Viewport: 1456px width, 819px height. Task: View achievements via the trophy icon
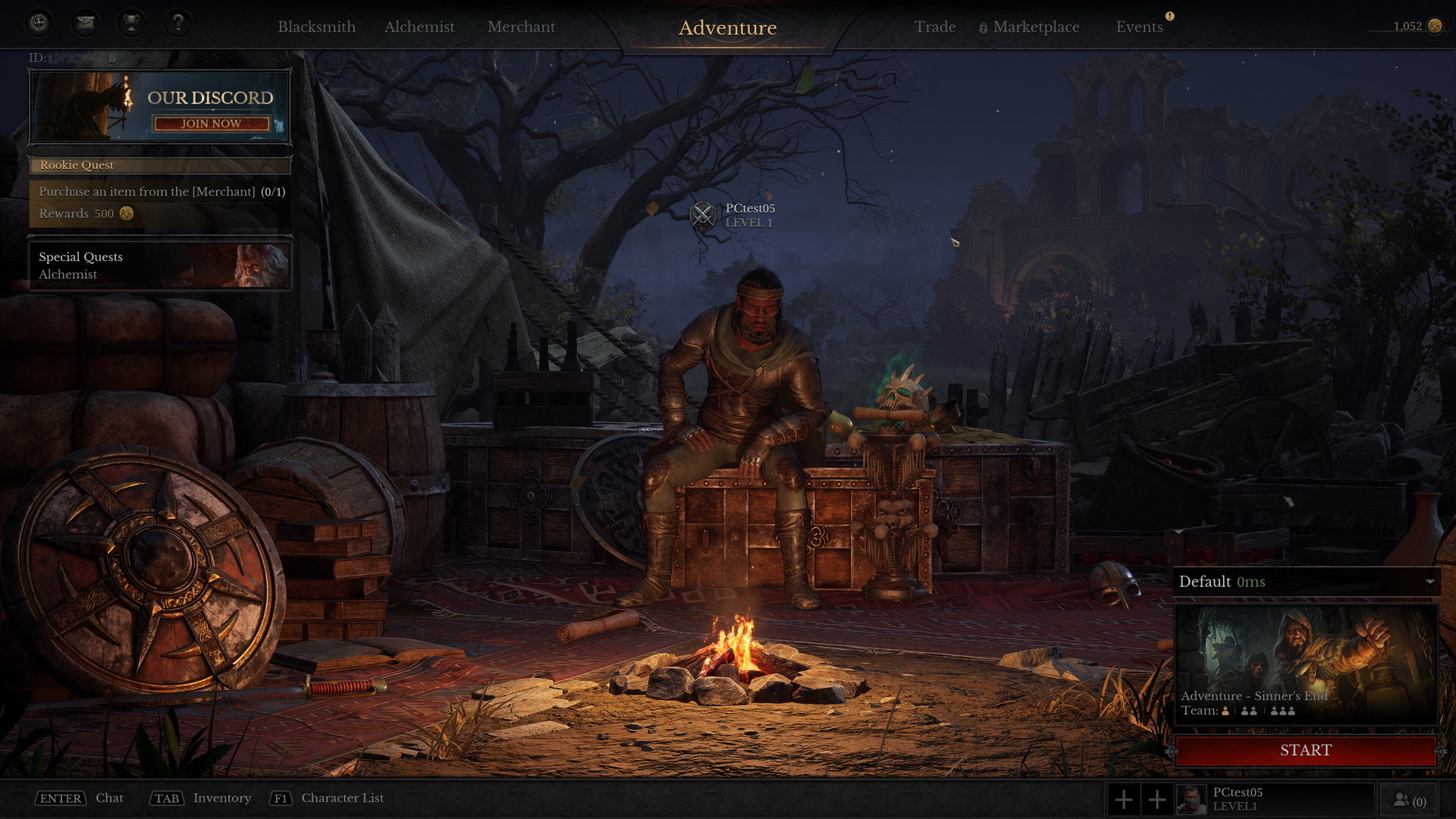131,23
